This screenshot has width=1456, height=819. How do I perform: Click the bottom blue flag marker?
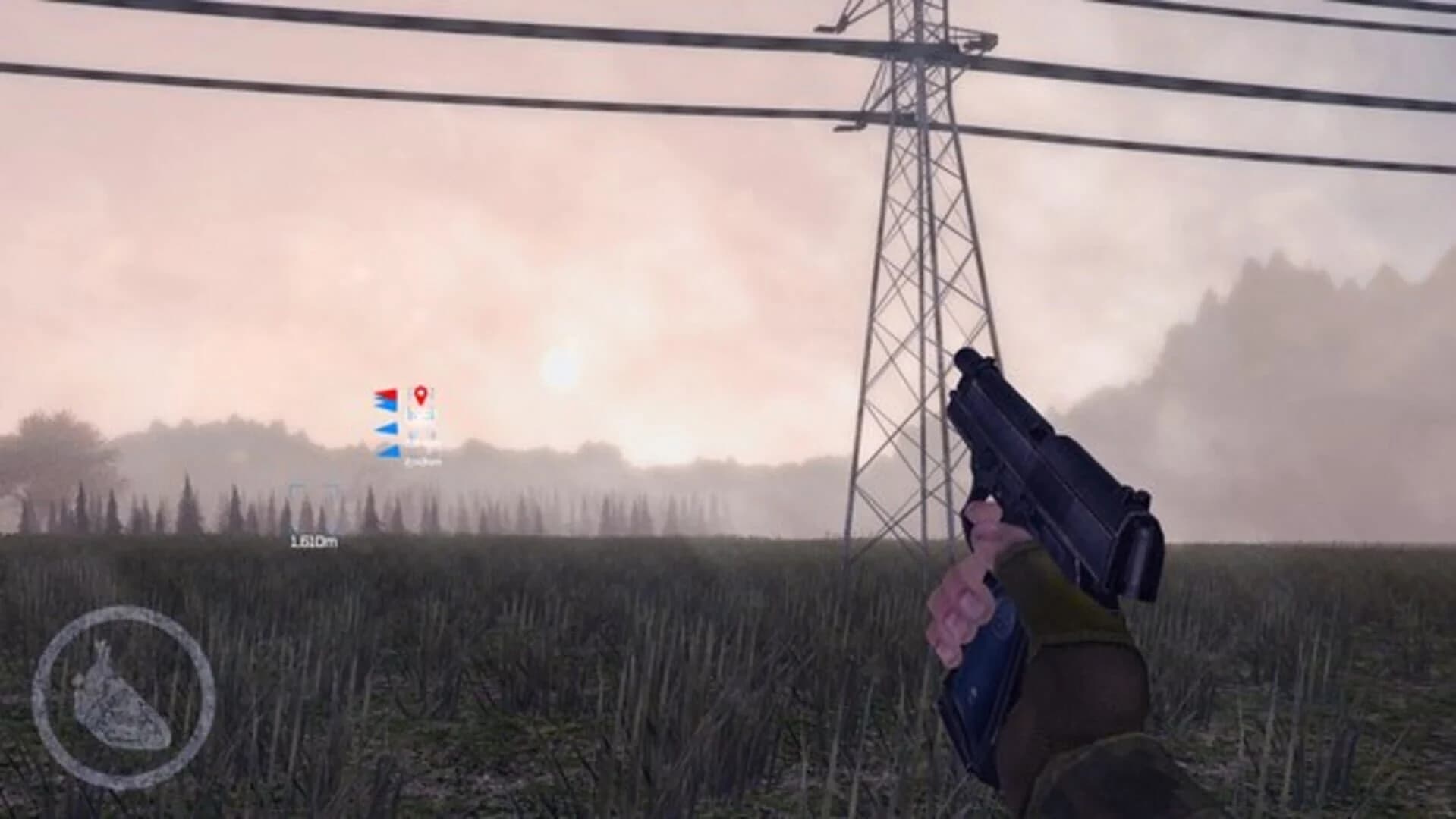pyautogui.click(x=388, y=451)
